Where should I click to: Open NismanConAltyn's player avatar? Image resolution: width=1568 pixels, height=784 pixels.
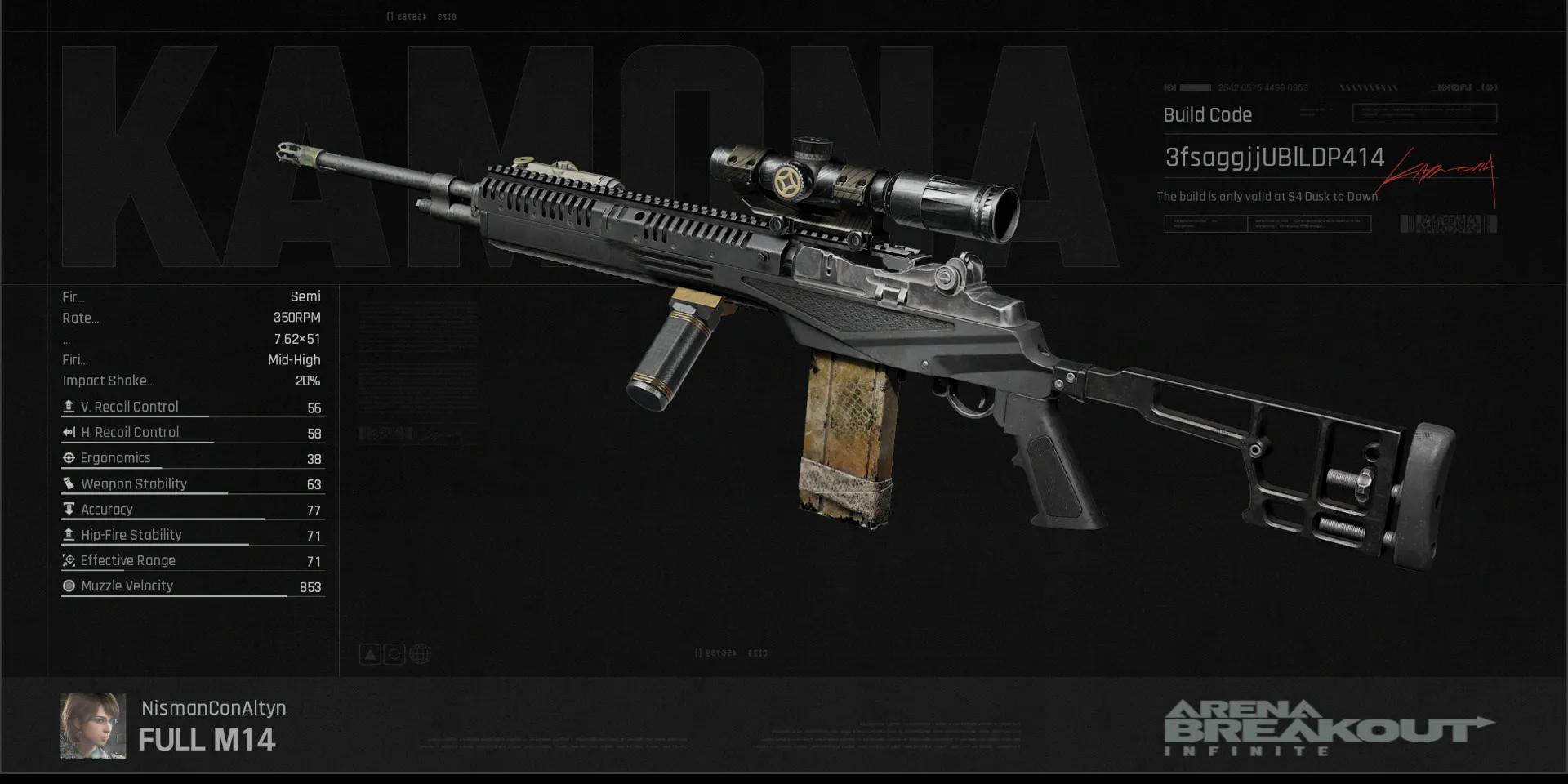pyautogui.click(x=93, y=726)
